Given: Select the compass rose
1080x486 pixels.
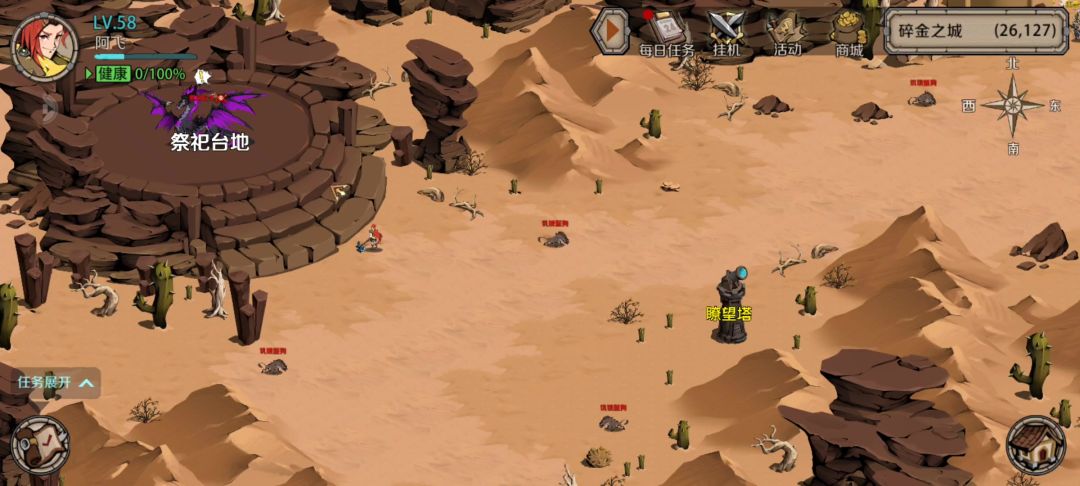Looking at the screenshot, I should point(1013,105).
